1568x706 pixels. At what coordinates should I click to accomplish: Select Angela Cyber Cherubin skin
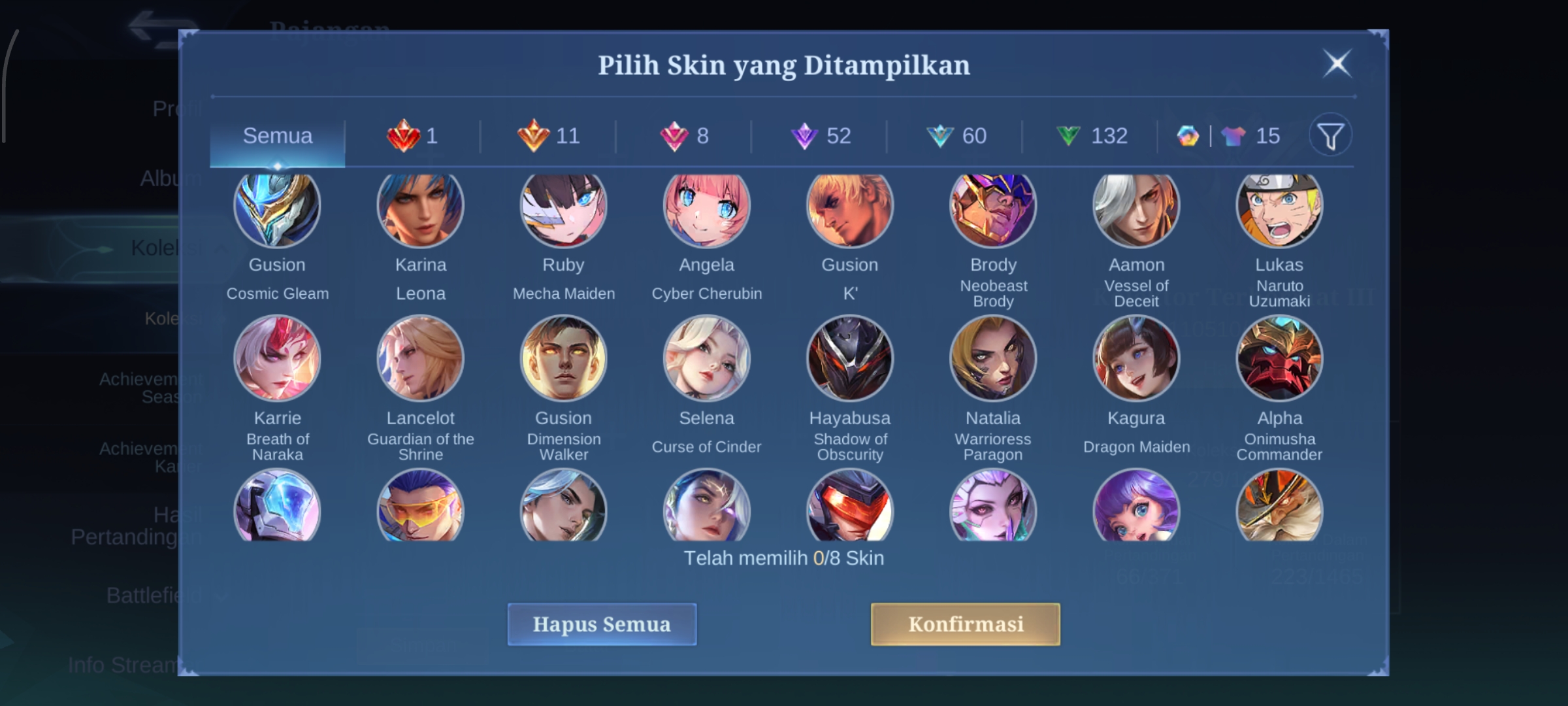(706, 208)
